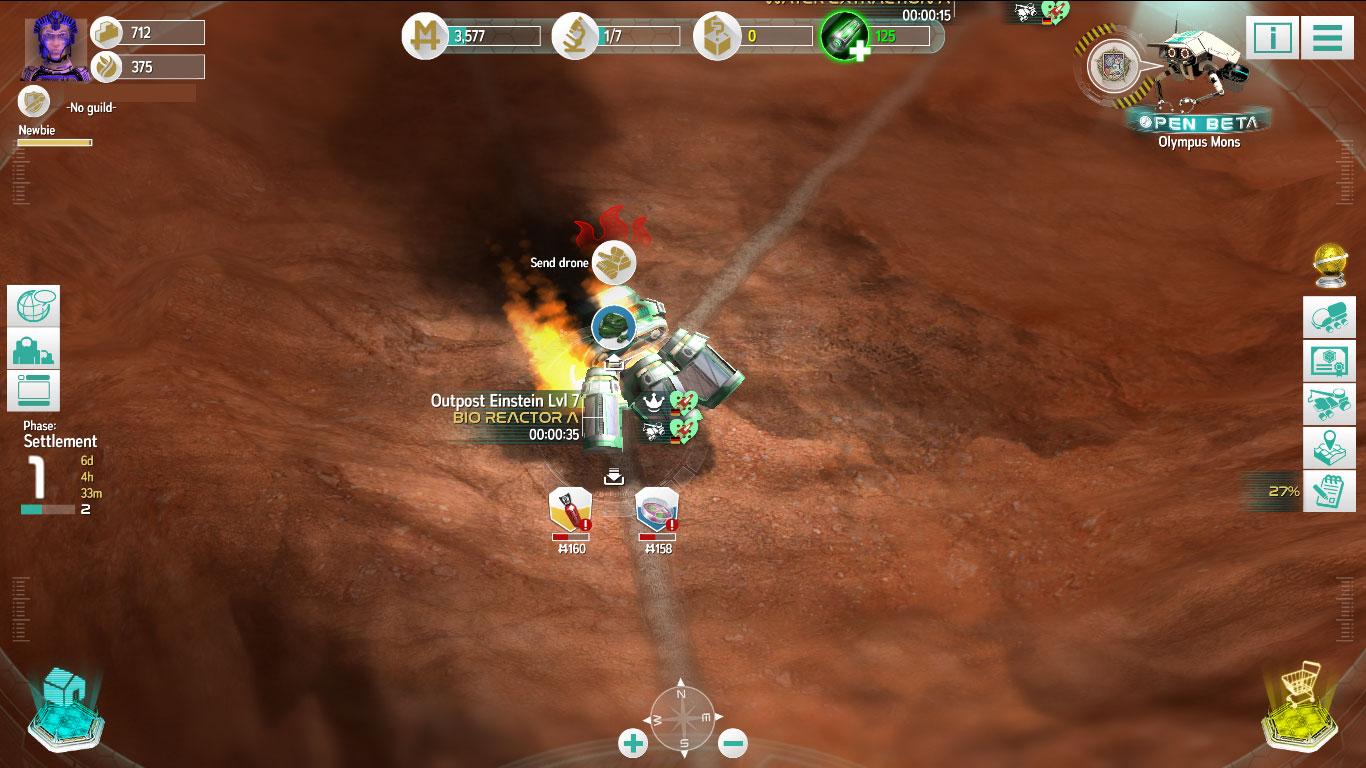Image resolution: width=1366 pixels, height=768 pixels.
Task: Show the info panel
Action: 1272,38
